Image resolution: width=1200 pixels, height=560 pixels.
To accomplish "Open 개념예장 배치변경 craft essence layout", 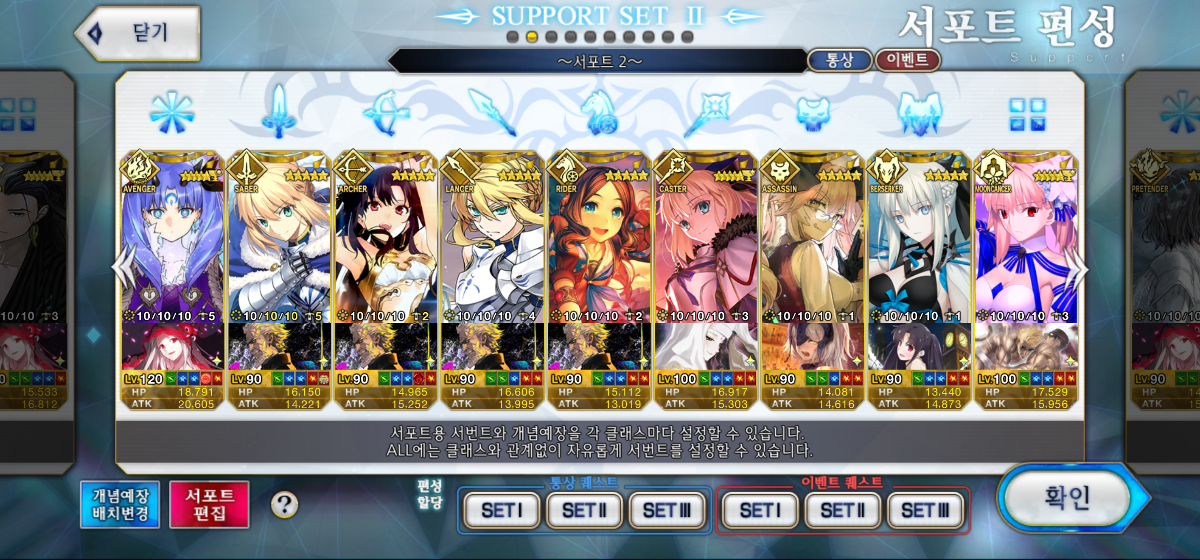I will click(x=120, y=504).
